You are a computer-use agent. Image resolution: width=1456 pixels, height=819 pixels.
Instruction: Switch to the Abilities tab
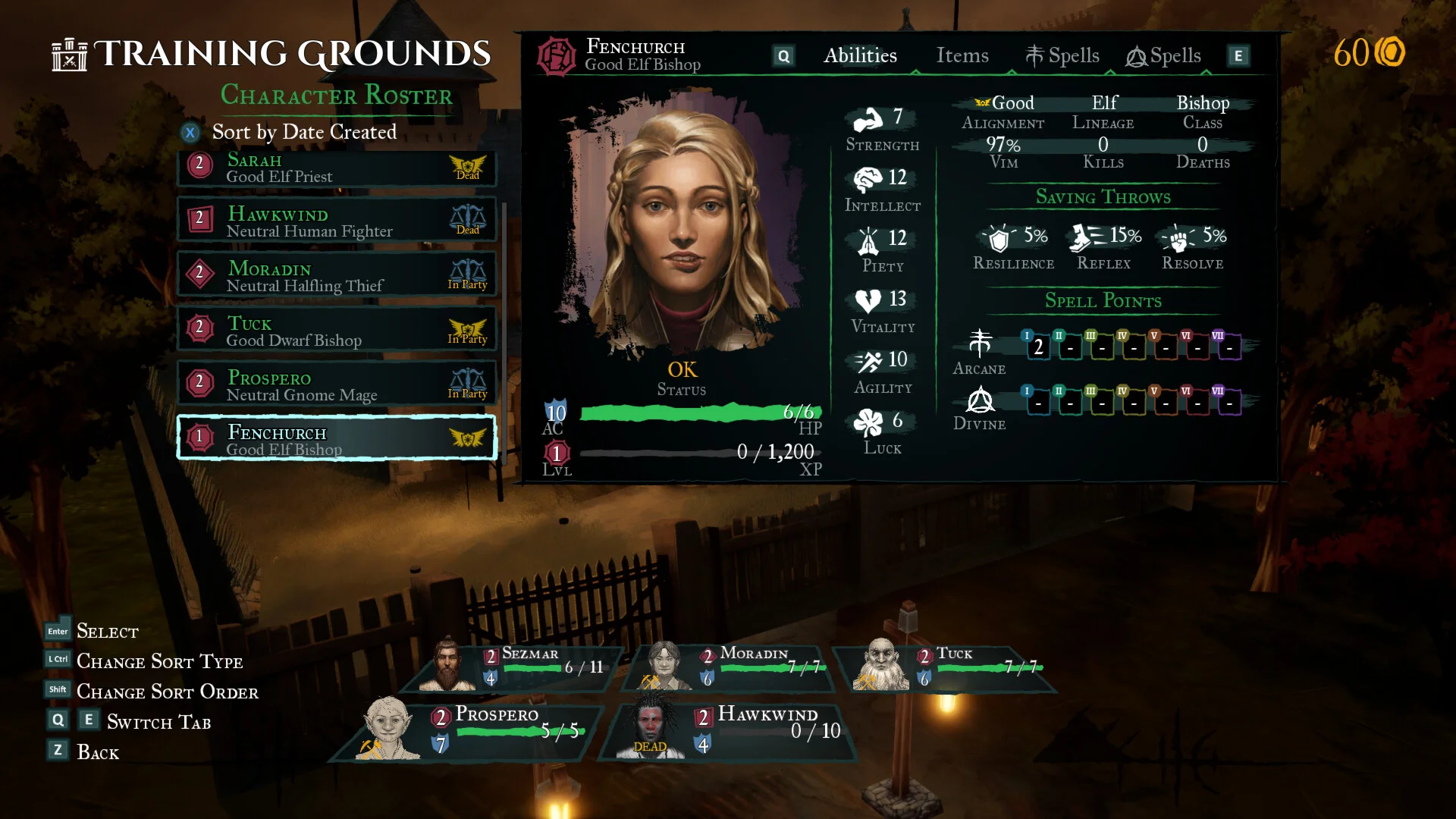point(860,55)
